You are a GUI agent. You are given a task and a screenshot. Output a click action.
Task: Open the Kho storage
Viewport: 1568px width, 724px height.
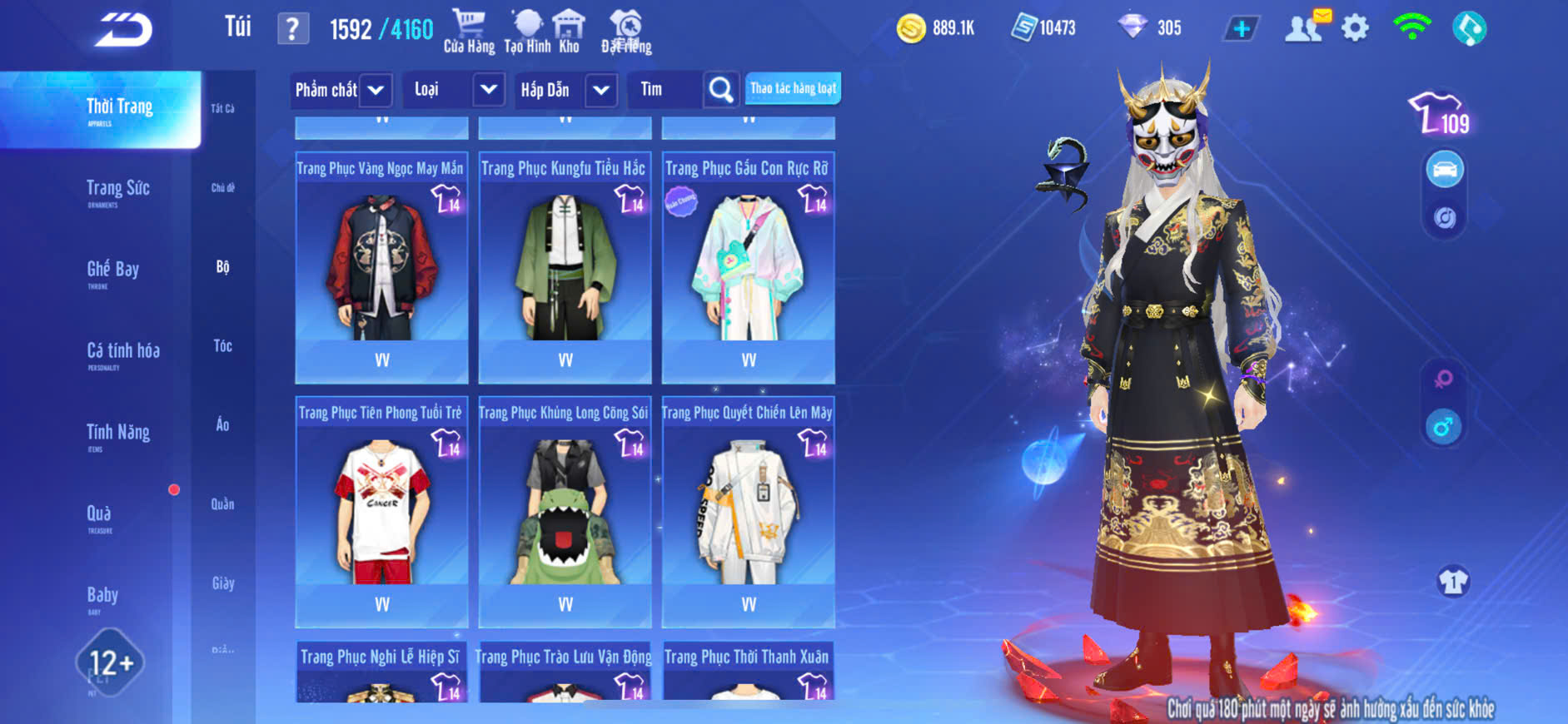point(569,32)
